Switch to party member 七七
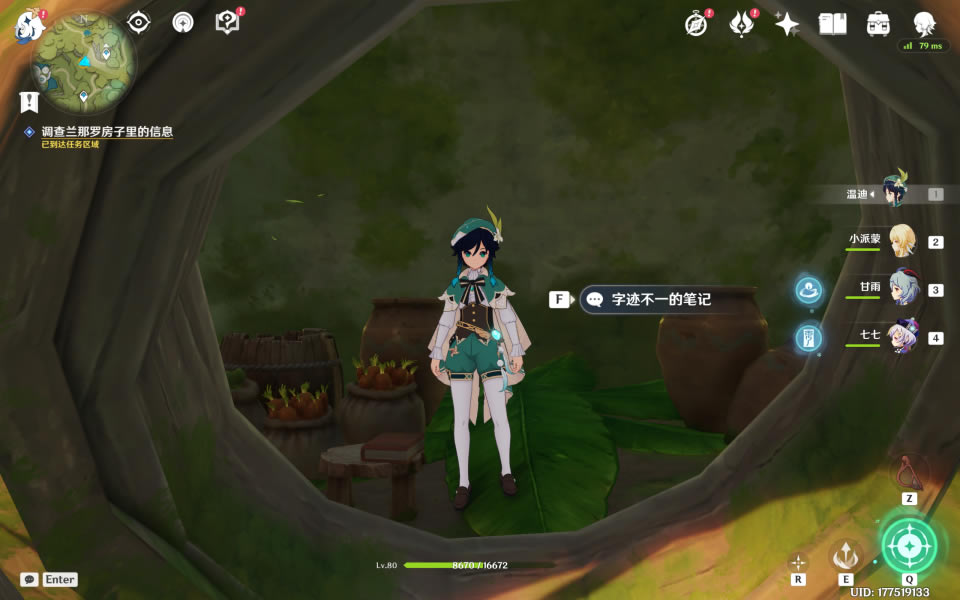Viewport: 960px width, 600px height. 902,337
